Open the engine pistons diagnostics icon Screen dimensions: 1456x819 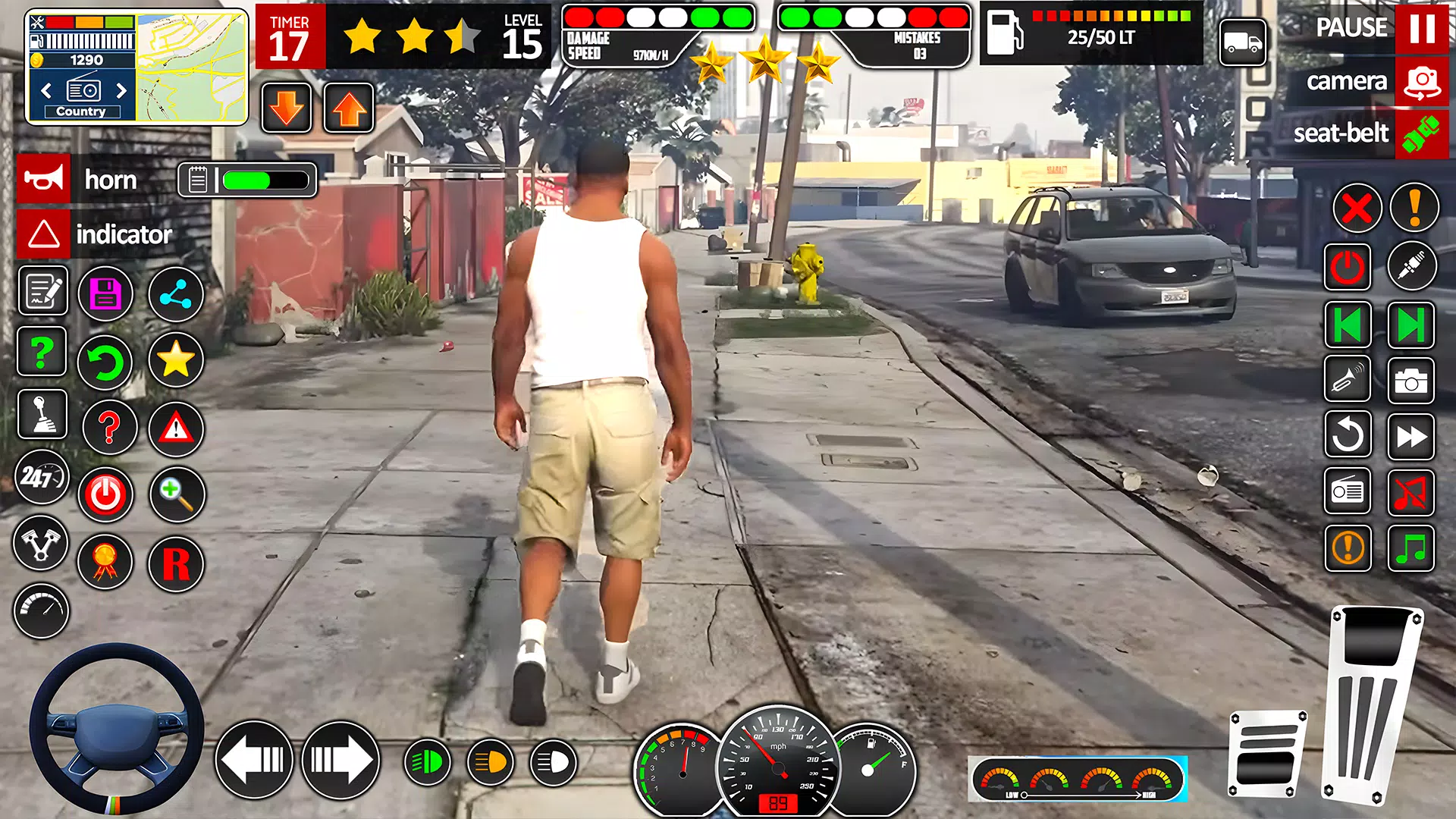click(x=42, y=544)
